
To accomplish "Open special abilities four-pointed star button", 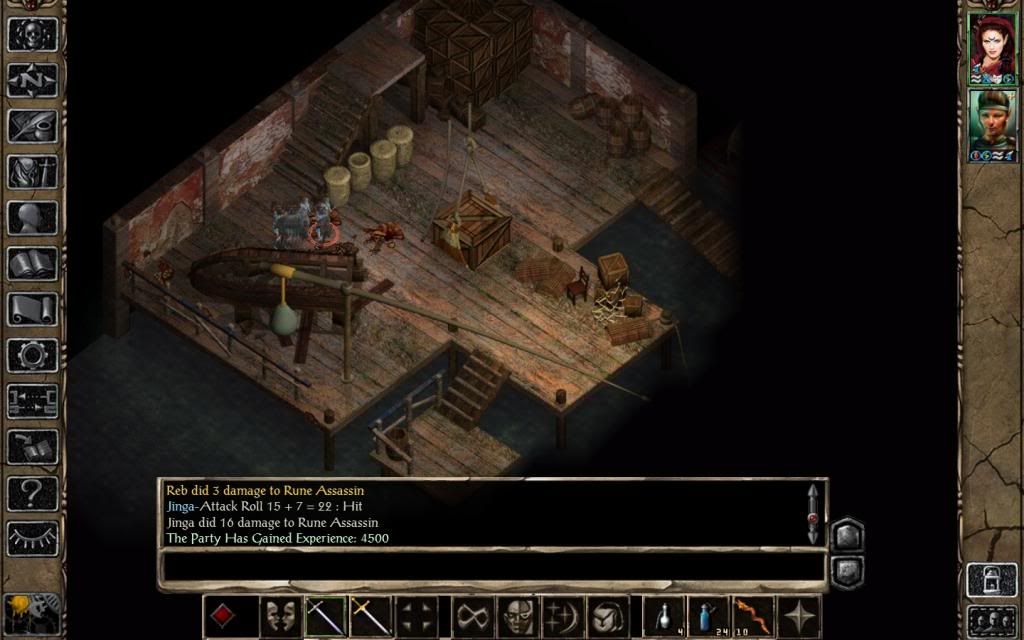I will [800, 615].
